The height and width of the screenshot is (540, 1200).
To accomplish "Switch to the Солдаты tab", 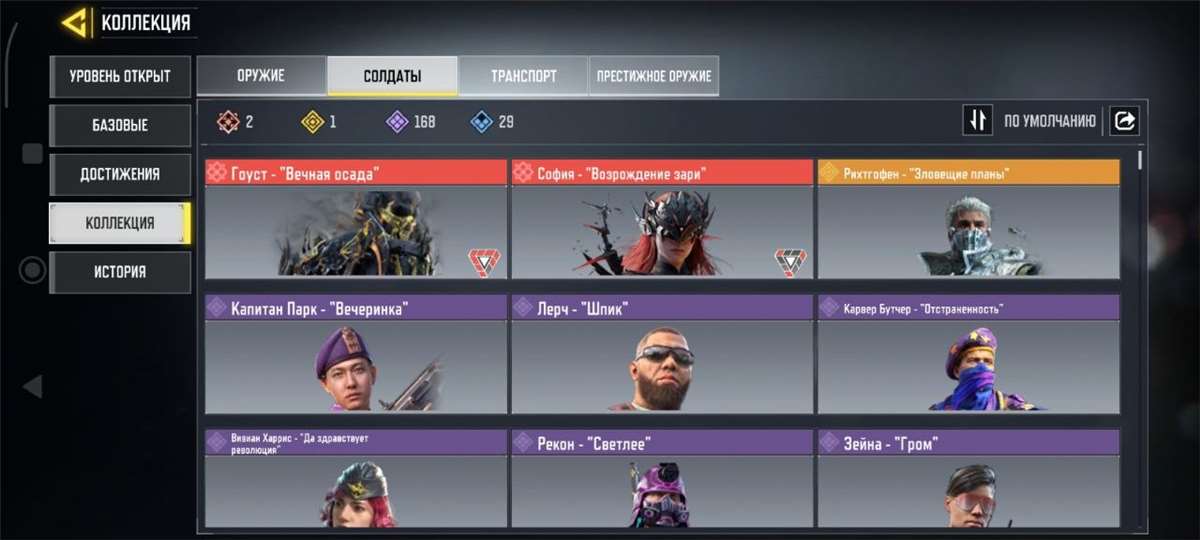I will coord(392,76).
